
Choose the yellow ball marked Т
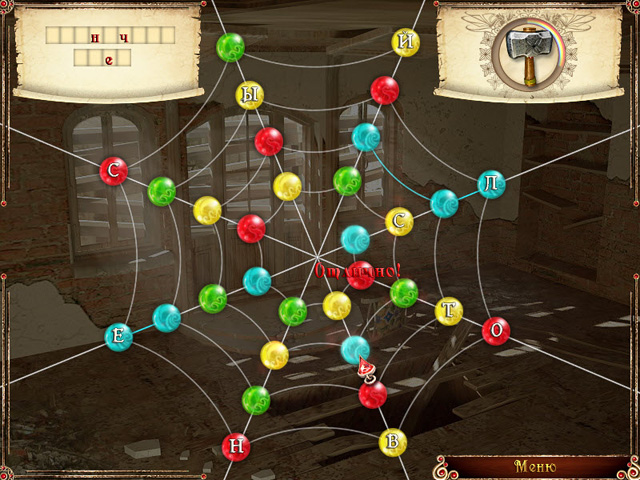coord(449,312)
